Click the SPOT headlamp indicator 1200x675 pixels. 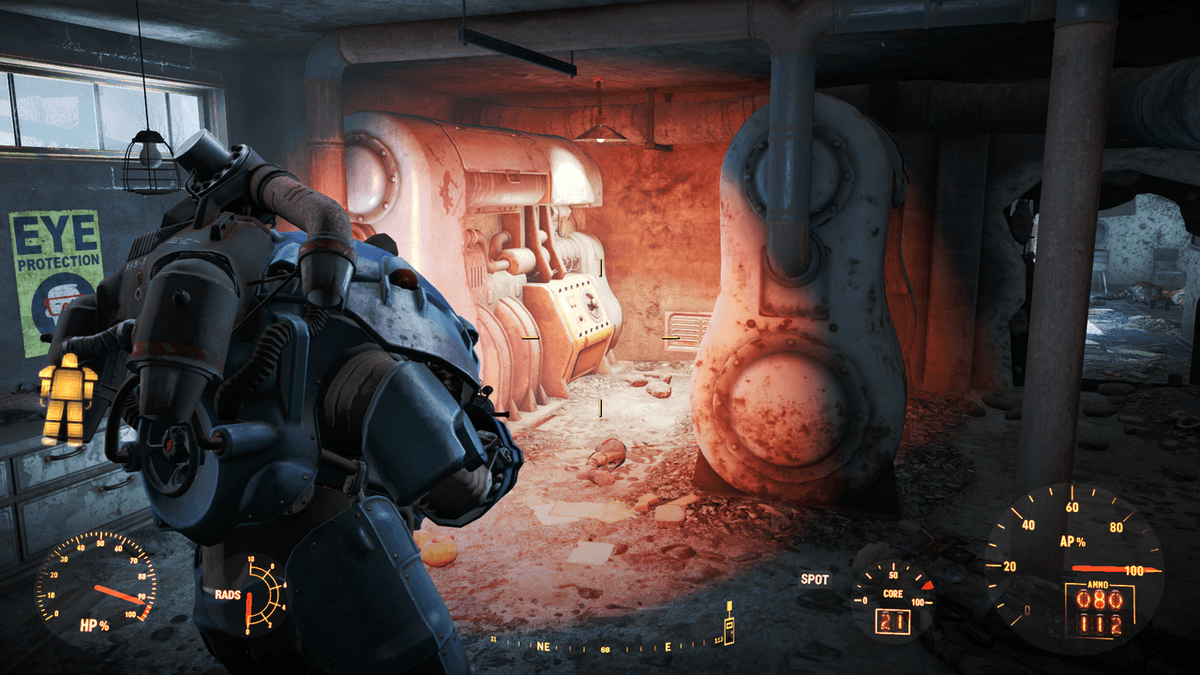tap(814, 578)
